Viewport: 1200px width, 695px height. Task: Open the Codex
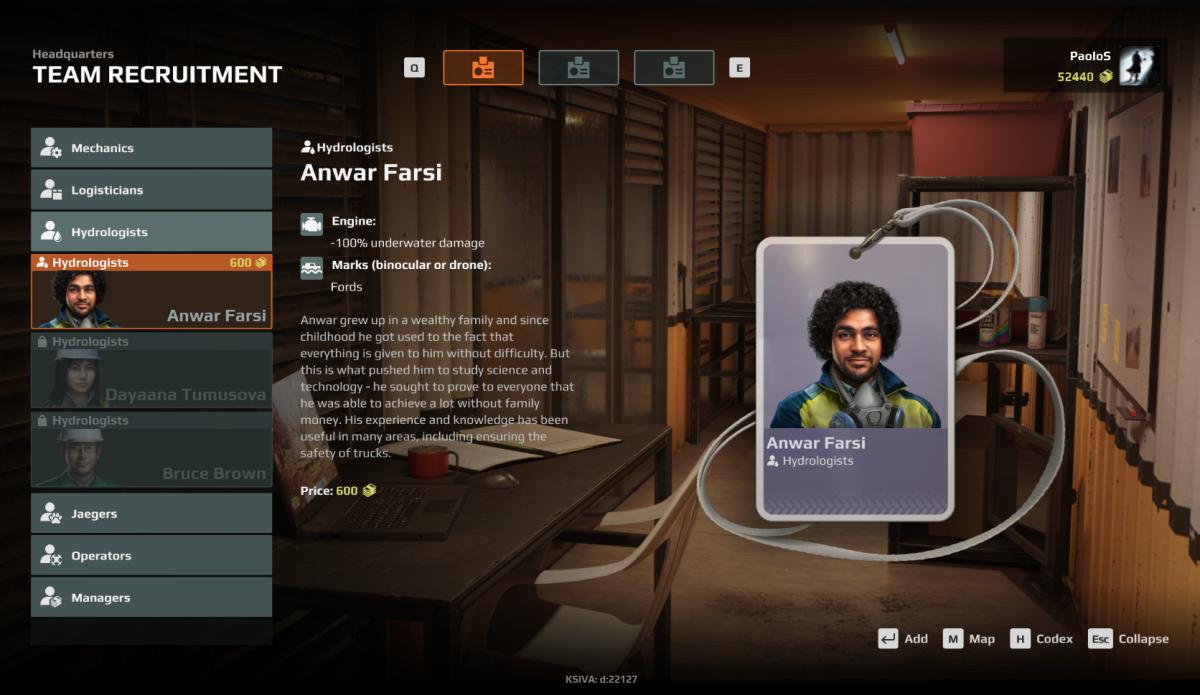(1041, 639)
